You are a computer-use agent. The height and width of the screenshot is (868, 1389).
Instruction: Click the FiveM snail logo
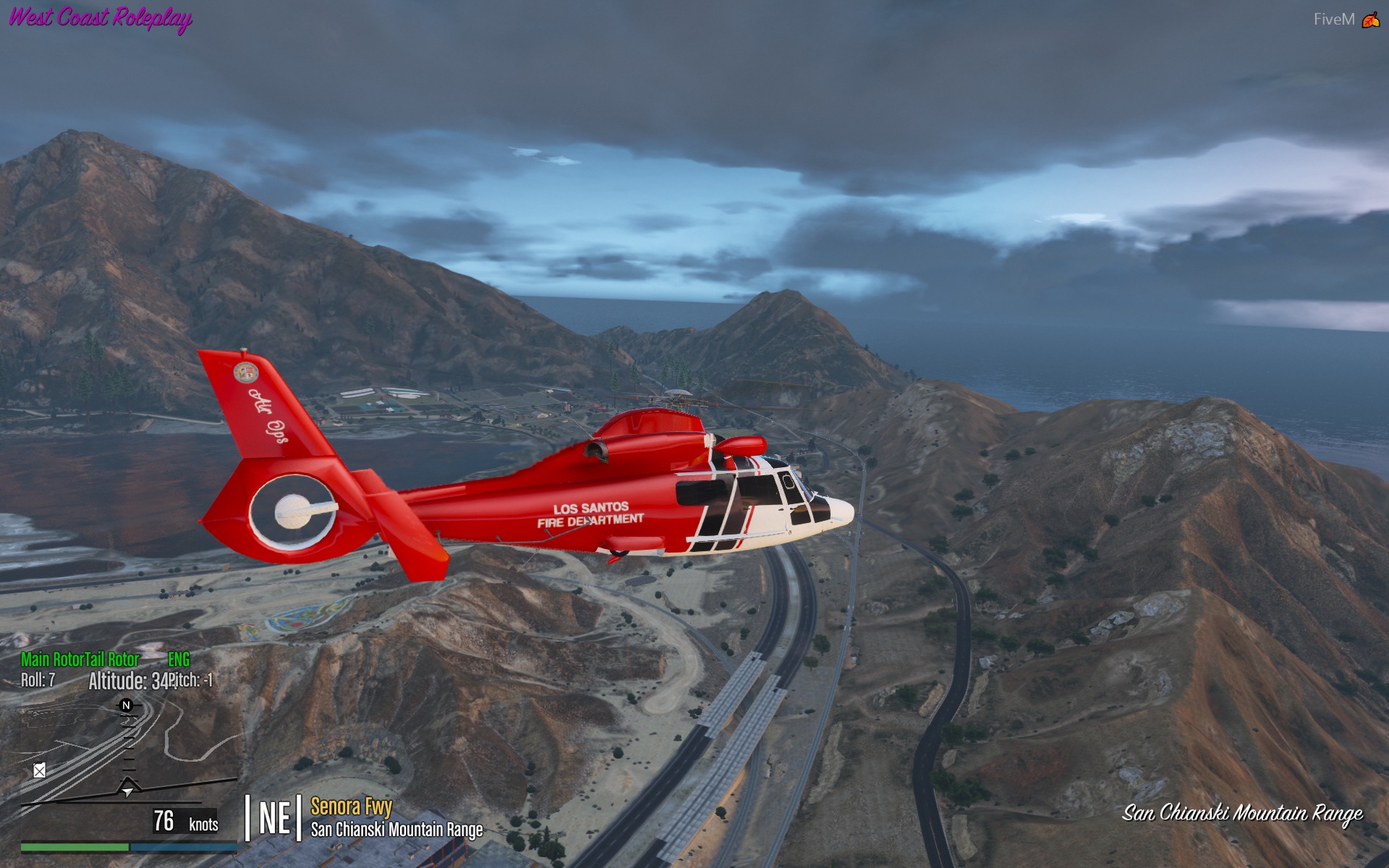(1370, 20)
